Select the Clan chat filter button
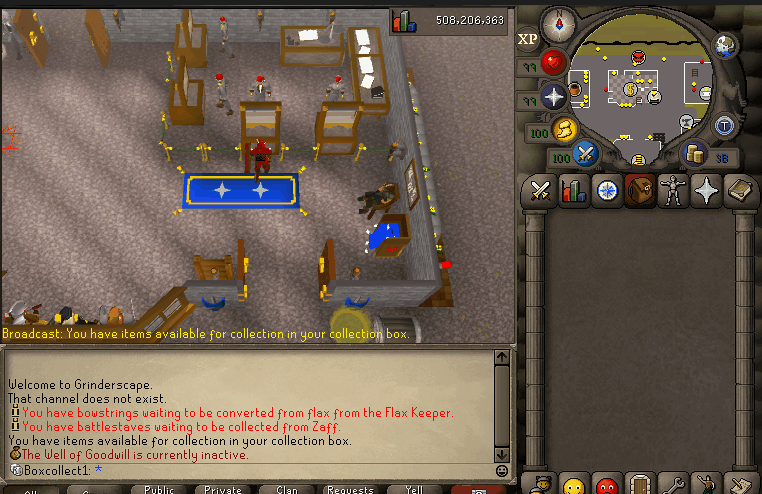This screenshot has width=762, height=494. click(x=287, y=490)
